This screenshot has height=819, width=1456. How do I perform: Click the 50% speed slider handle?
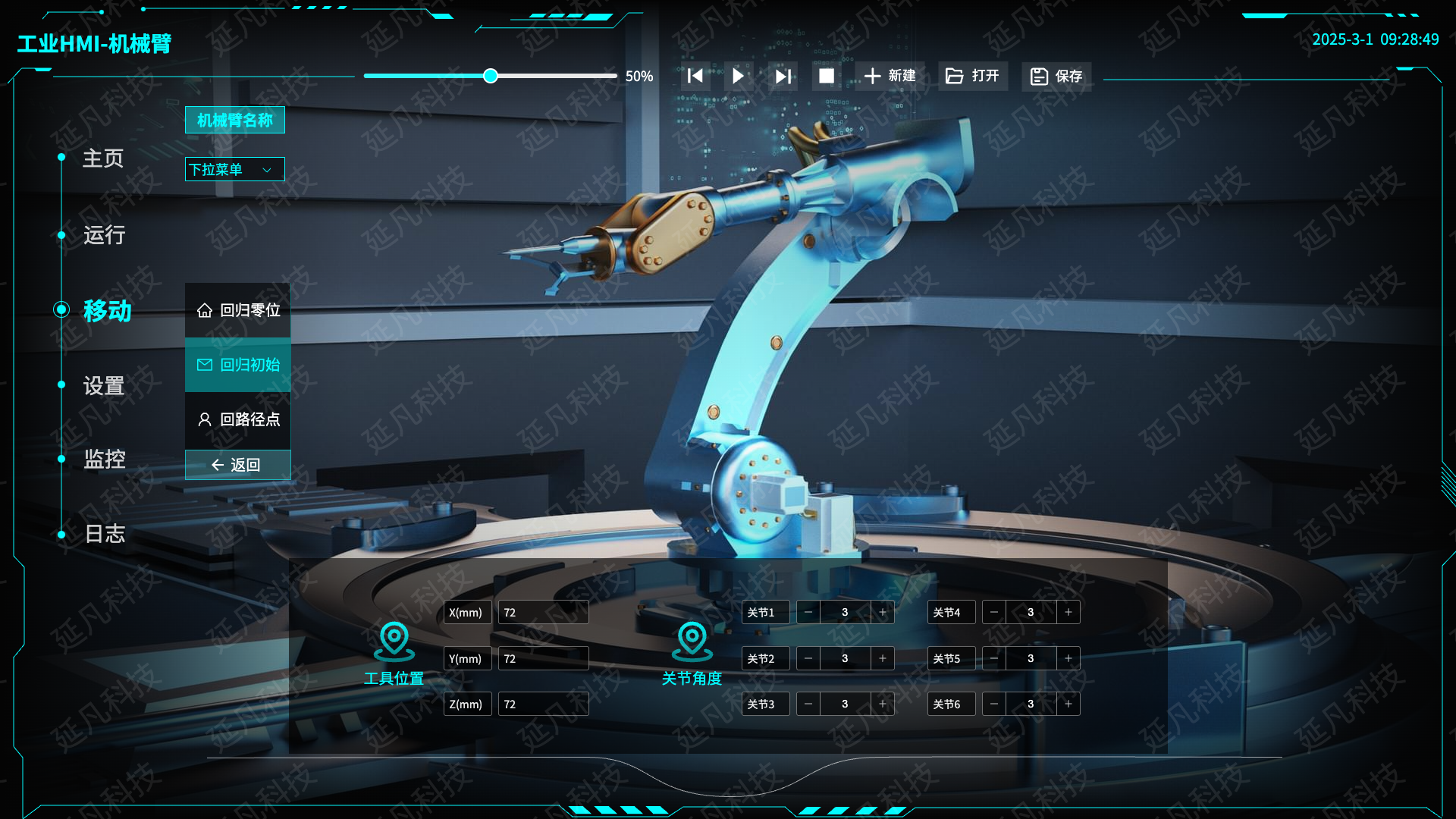[x=491, y=76]
